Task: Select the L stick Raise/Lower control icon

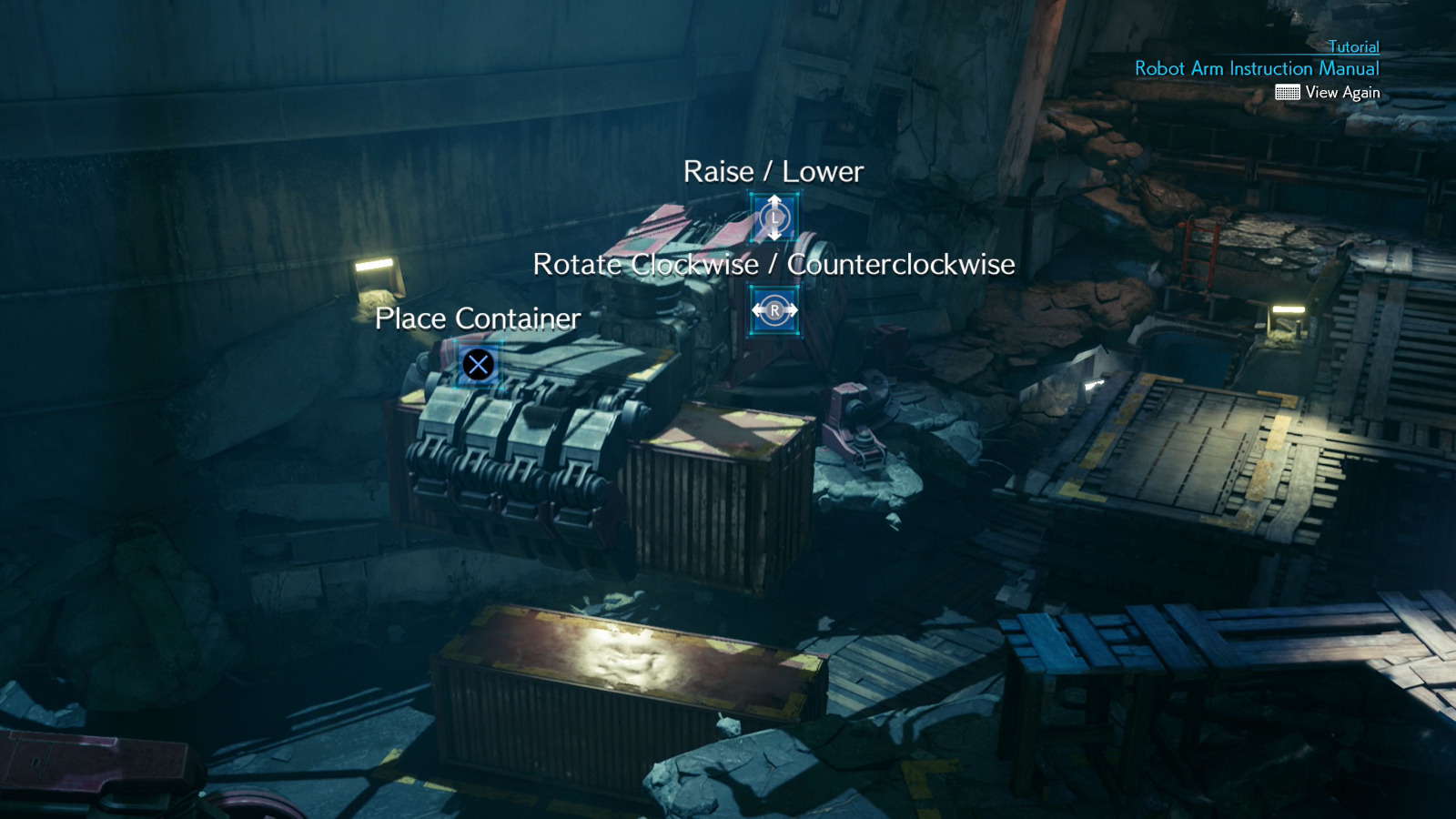Action: pyautogui.click(x=773, y=217)
